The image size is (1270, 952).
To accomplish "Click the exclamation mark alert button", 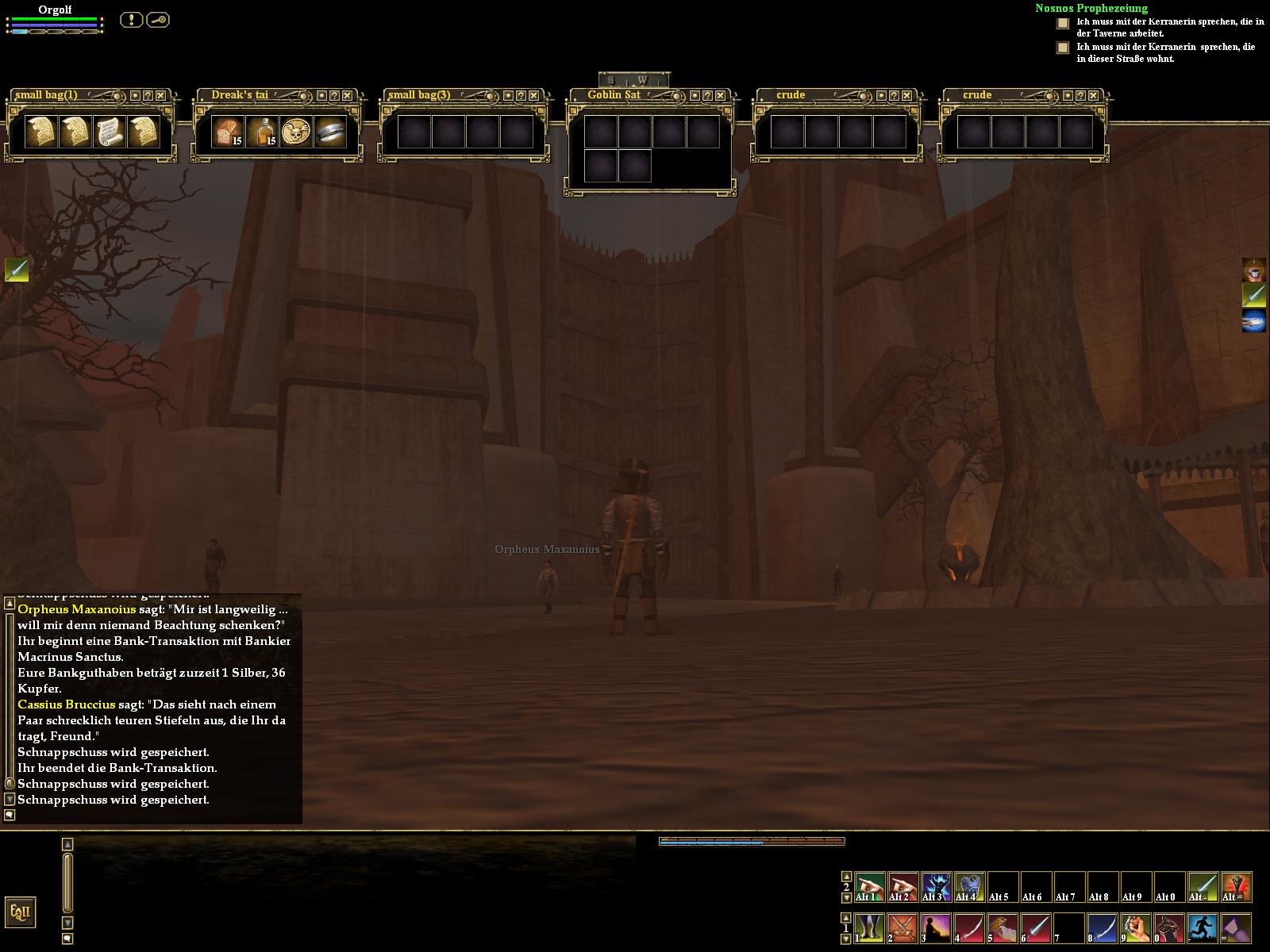I will [131, 20].
